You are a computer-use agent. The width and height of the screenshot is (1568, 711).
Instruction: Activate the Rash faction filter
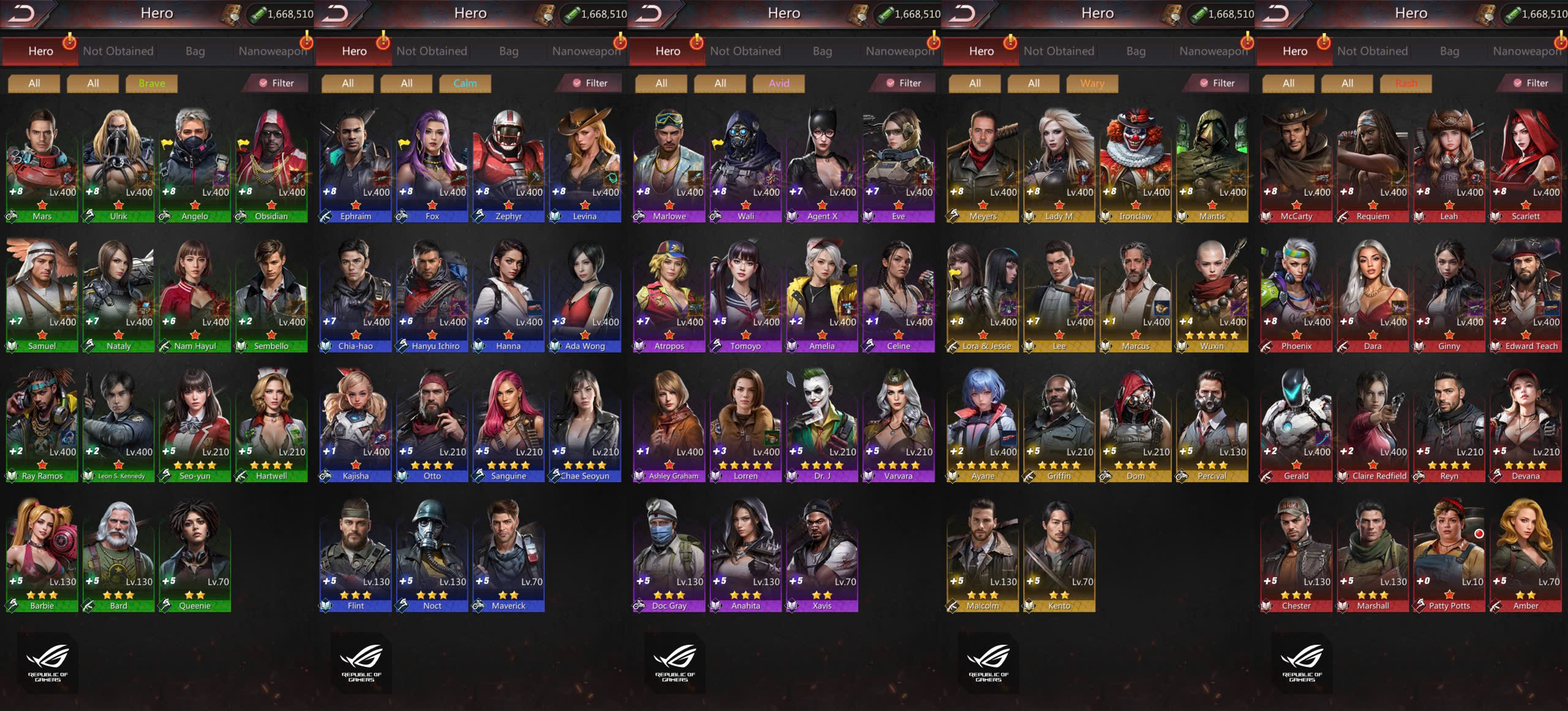pyautogui.click(x=1406, y=83)
